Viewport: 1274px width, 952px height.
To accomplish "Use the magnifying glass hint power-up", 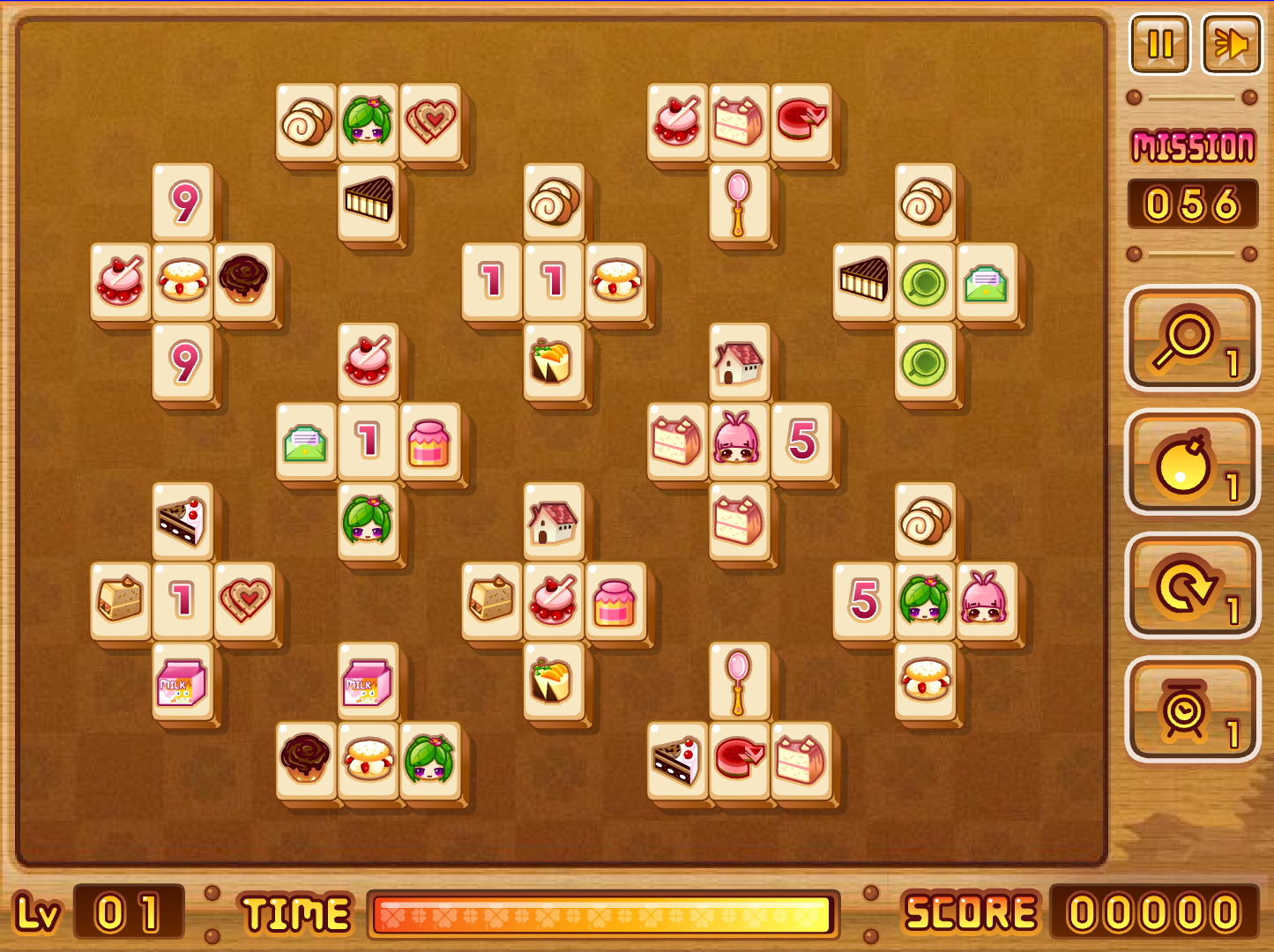I will [1192, 339].
